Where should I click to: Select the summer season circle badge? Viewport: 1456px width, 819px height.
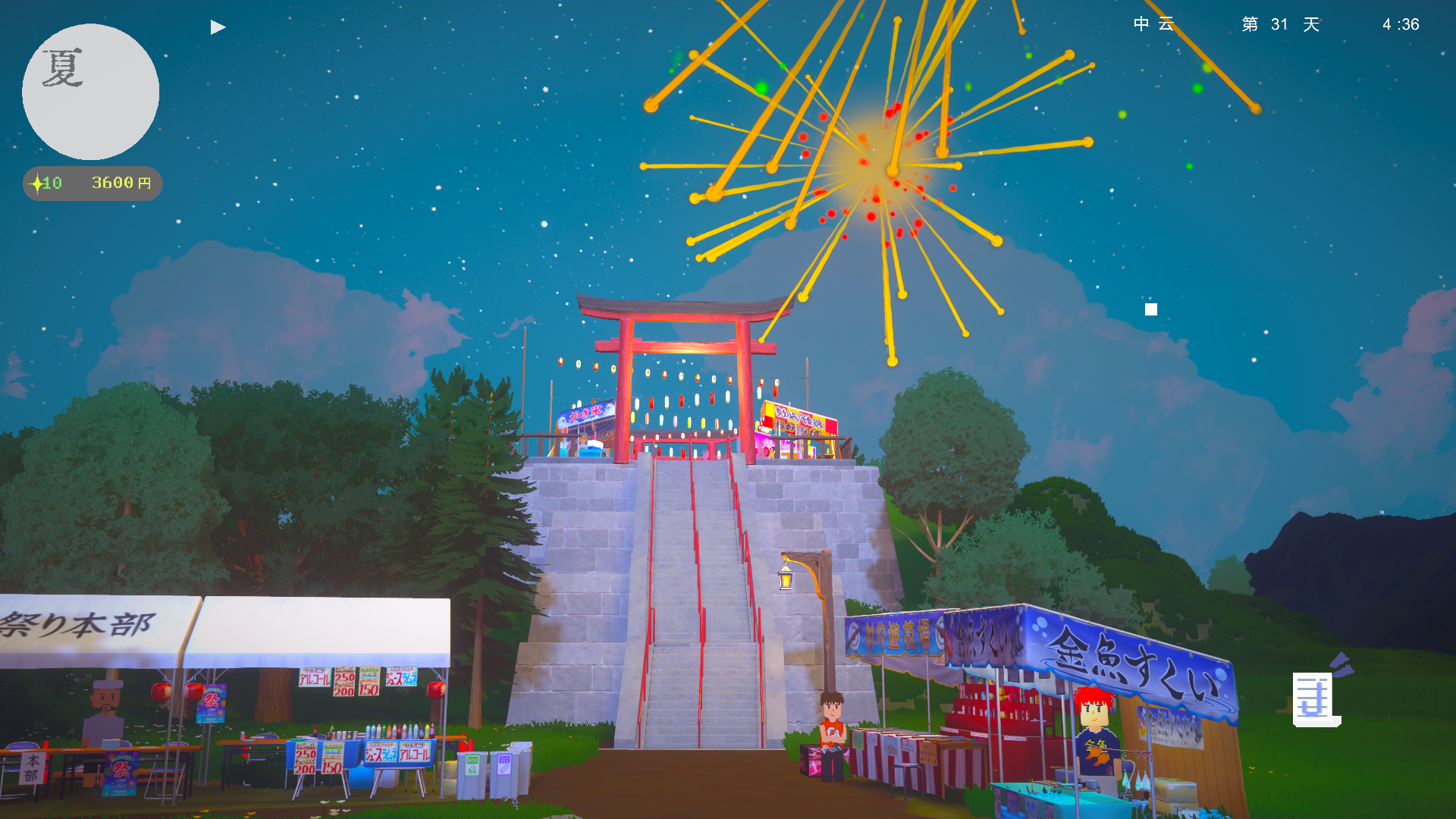tap(90, 92)
